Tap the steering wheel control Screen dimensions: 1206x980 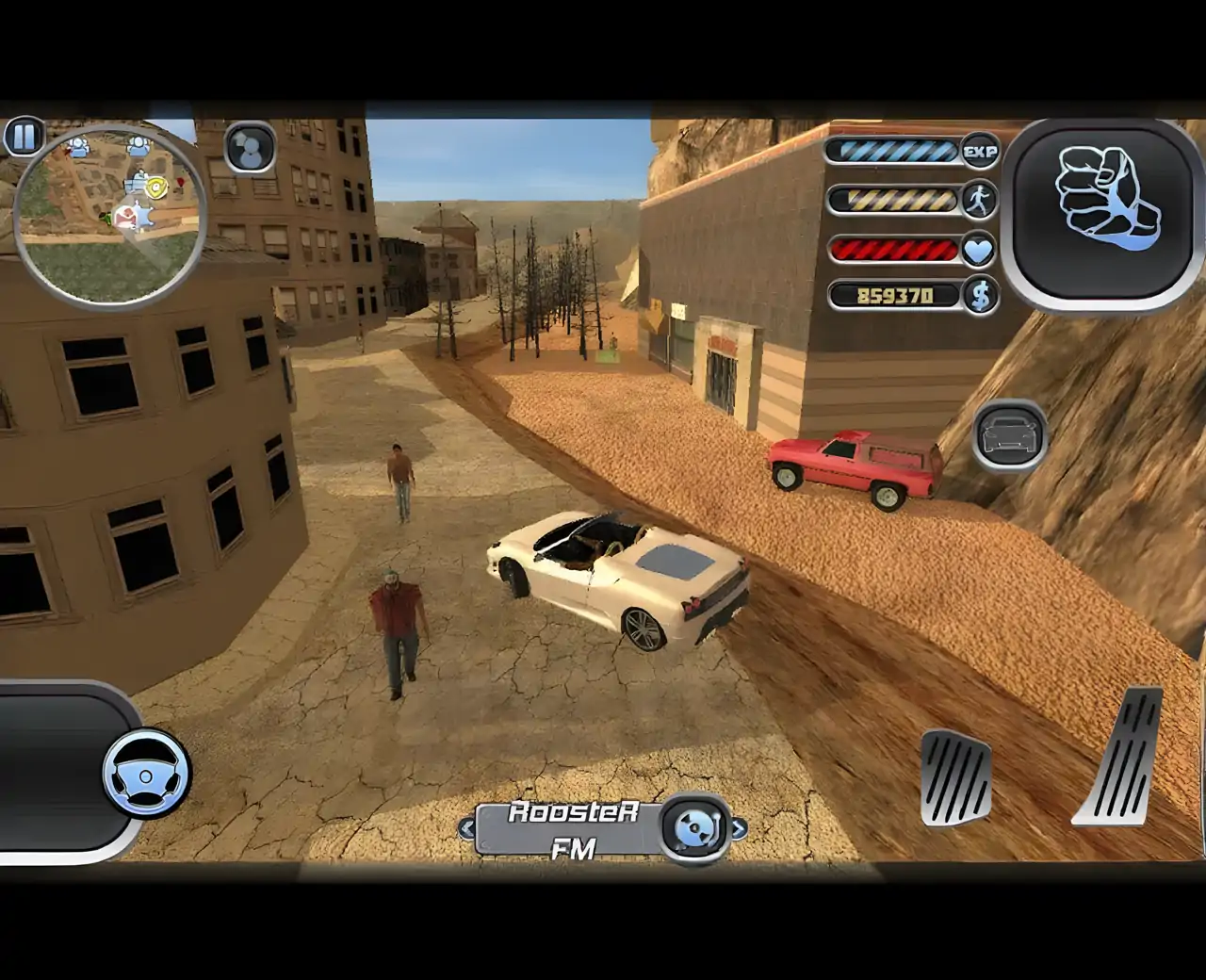(x=147, y=775)
